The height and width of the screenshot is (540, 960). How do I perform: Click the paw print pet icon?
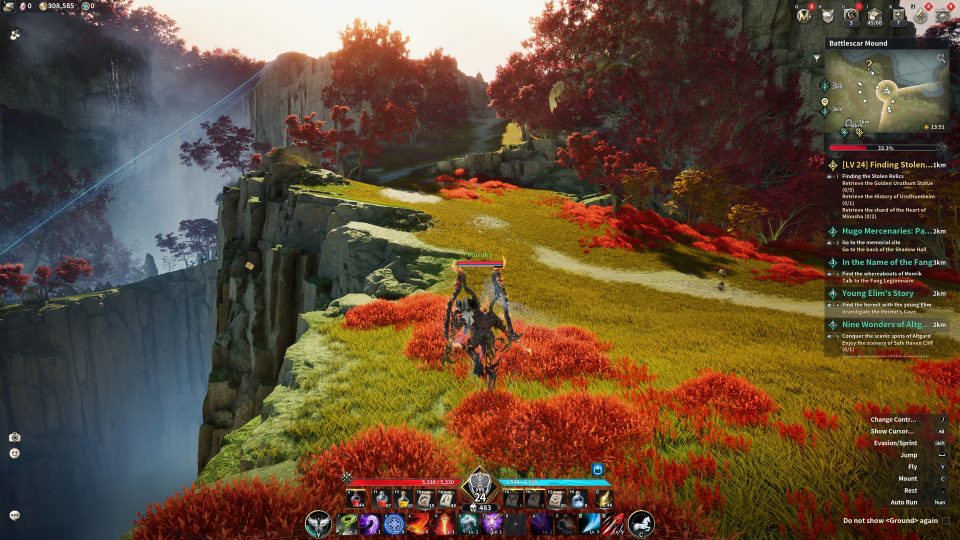pyautogui.click(x=15, y=33)
